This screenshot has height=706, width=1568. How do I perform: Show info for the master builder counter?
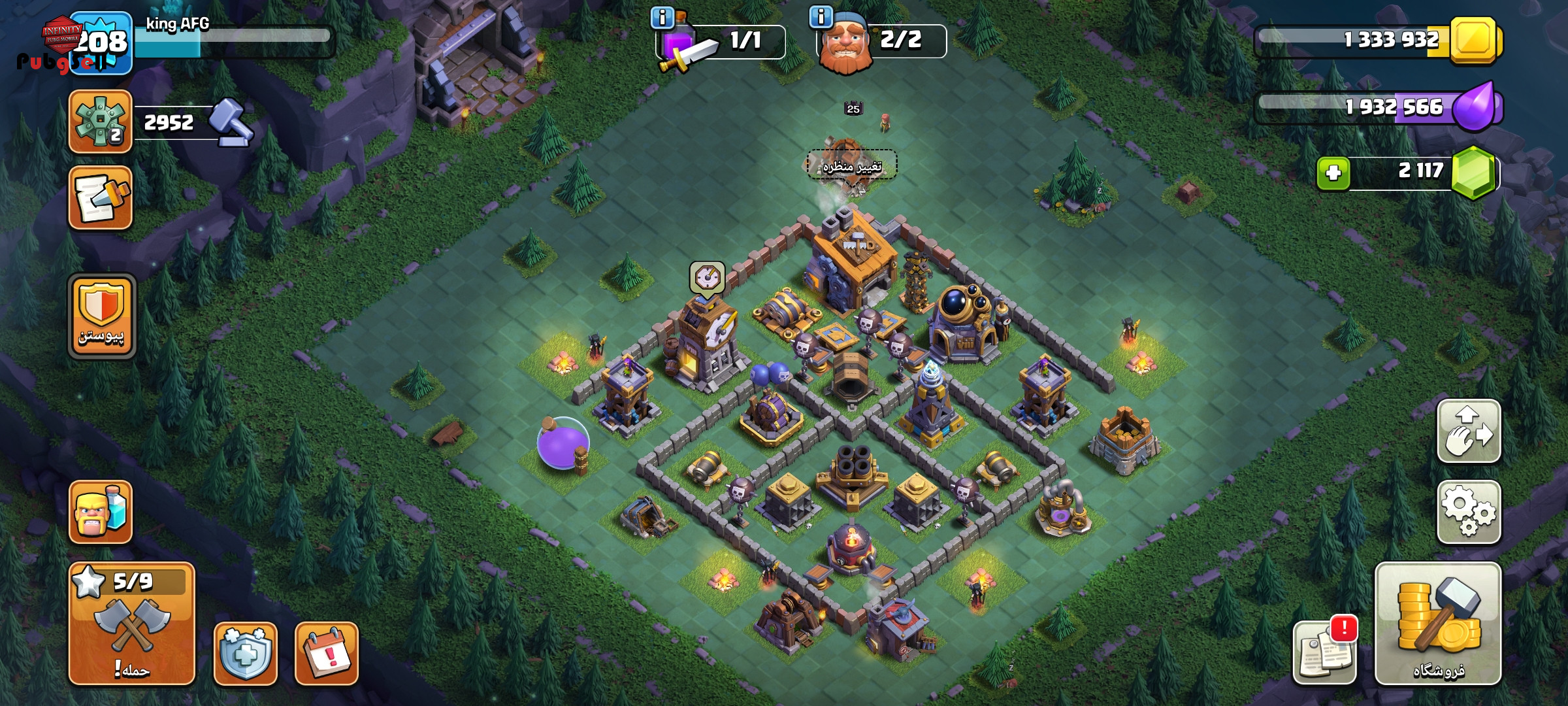821,16
